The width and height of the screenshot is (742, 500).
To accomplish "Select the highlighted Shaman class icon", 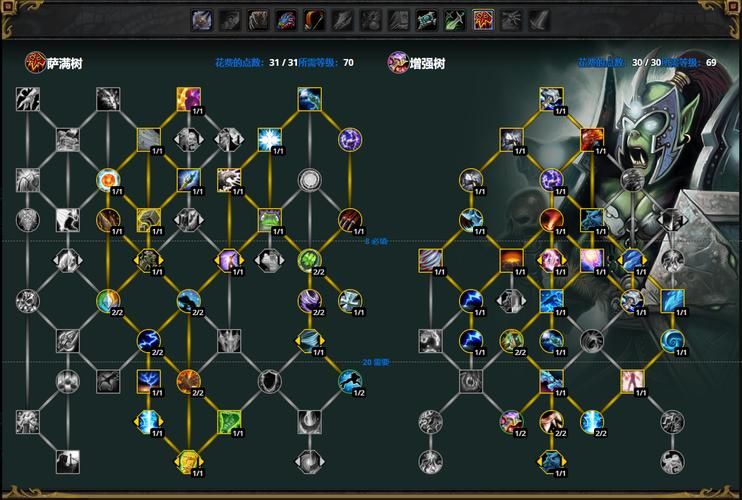I will (484, 18).
